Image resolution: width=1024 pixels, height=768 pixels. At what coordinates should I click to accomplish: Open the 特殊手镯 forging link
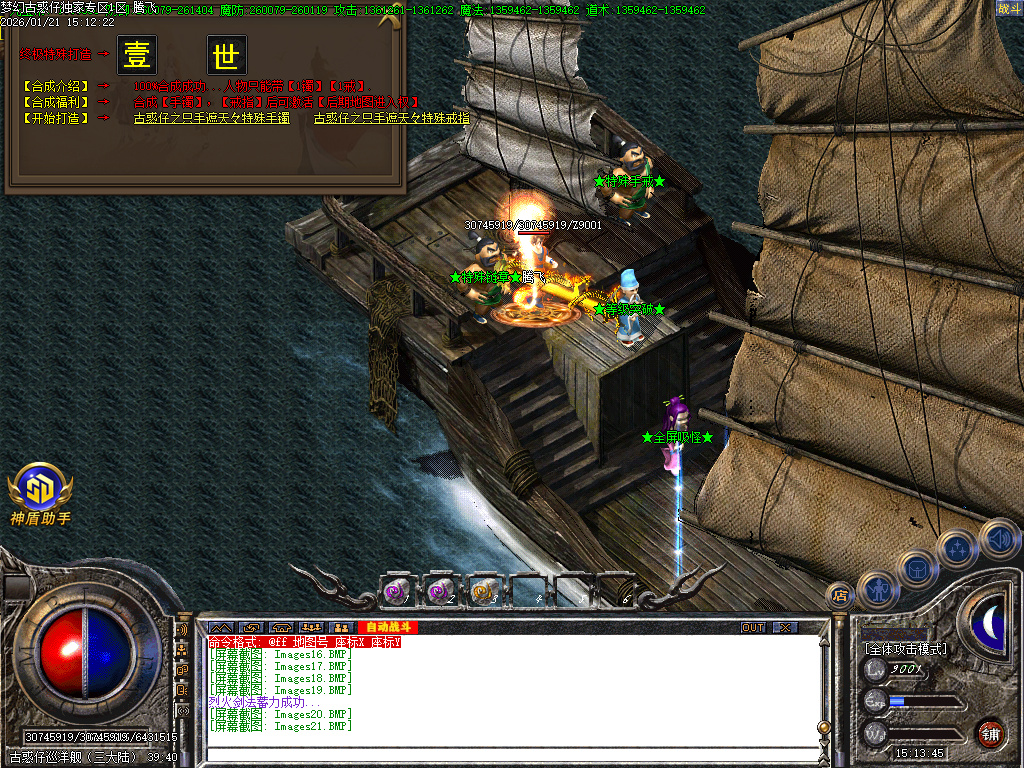click(212, 118)
